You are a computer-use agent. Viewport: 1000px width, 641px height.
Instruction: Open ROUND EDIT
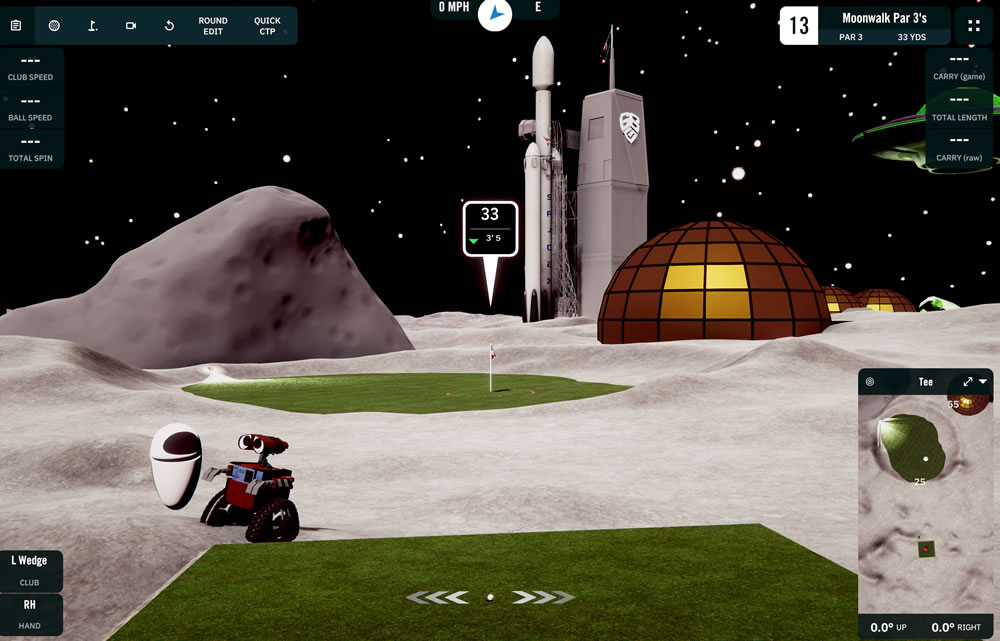coord(213,25)
